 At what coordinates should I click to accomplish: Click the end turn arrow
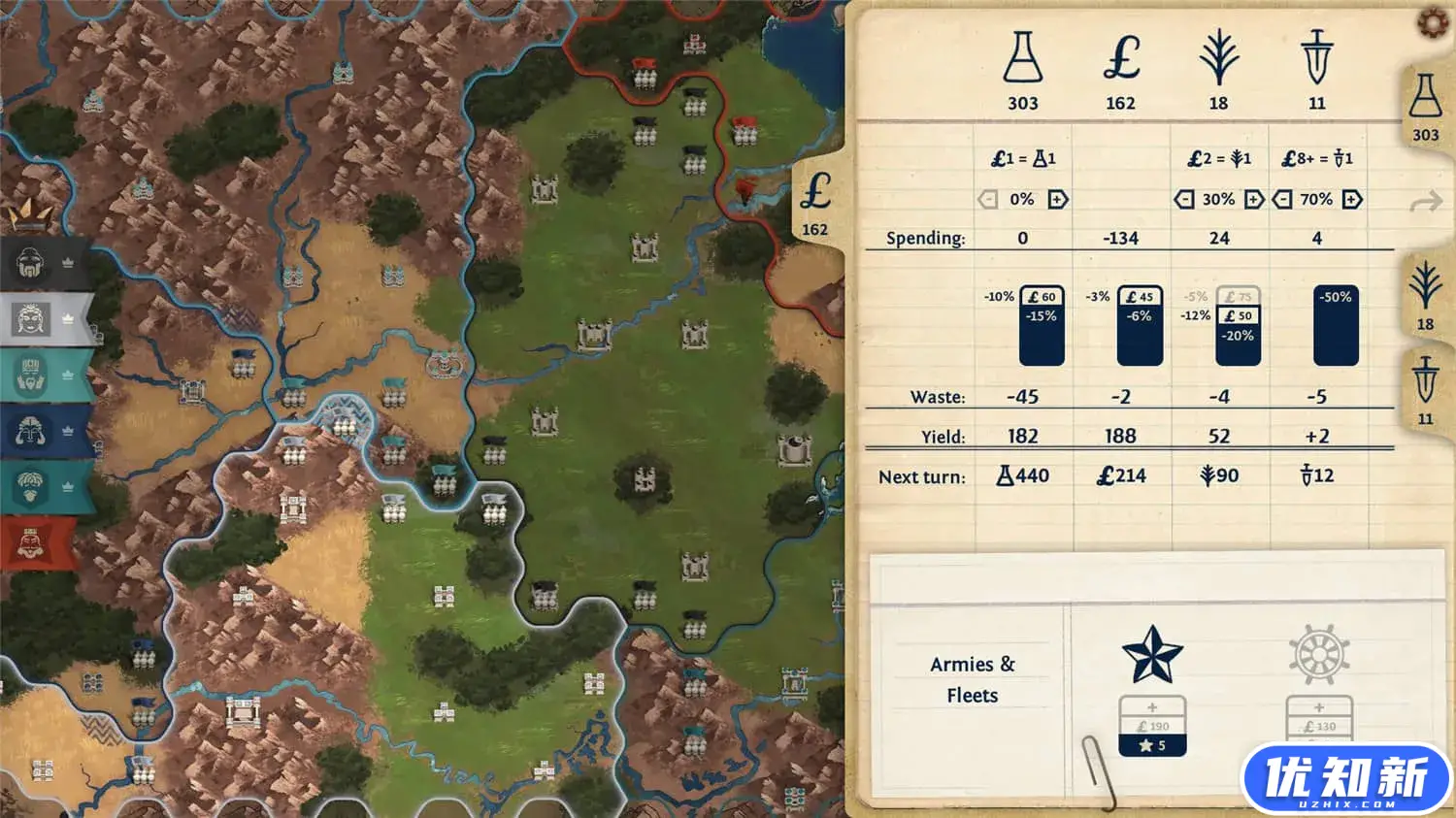[1425, 202]
